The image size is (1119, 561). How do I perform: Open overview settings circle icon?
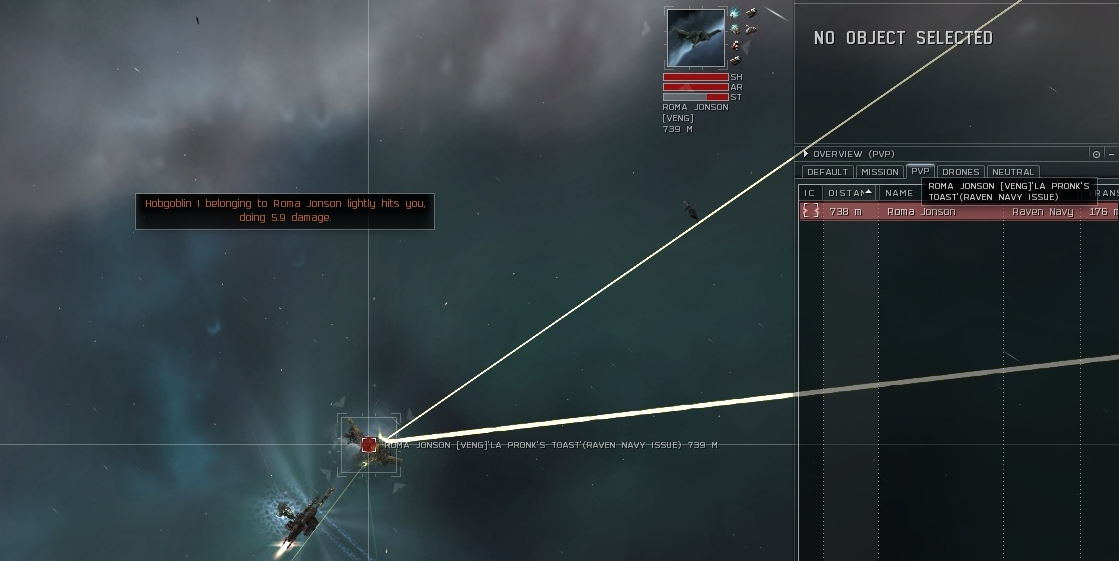(x=1096, y=154)
